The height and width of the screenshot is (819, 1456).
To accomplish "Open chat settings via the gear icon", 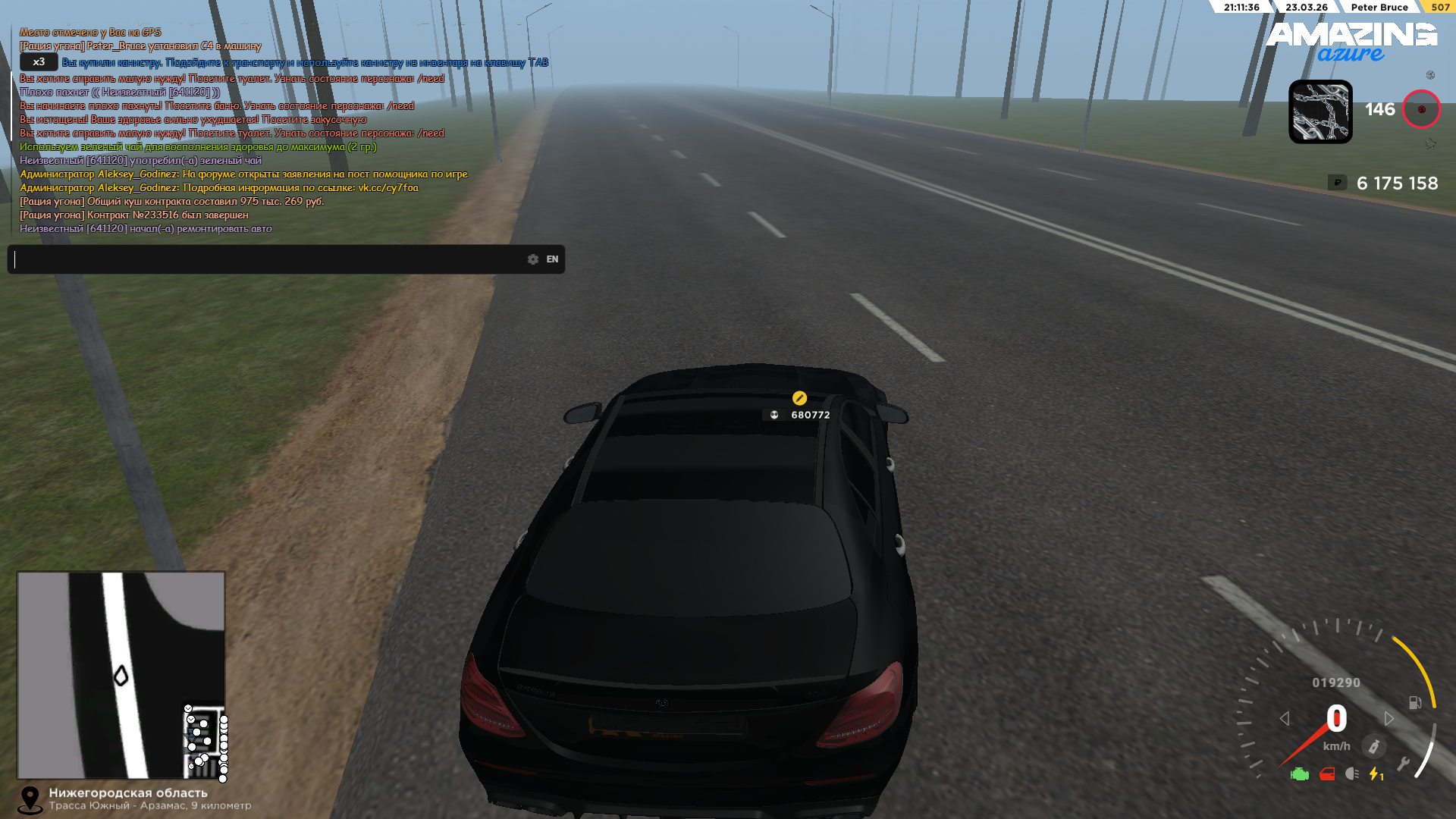I will coord(533,259).
